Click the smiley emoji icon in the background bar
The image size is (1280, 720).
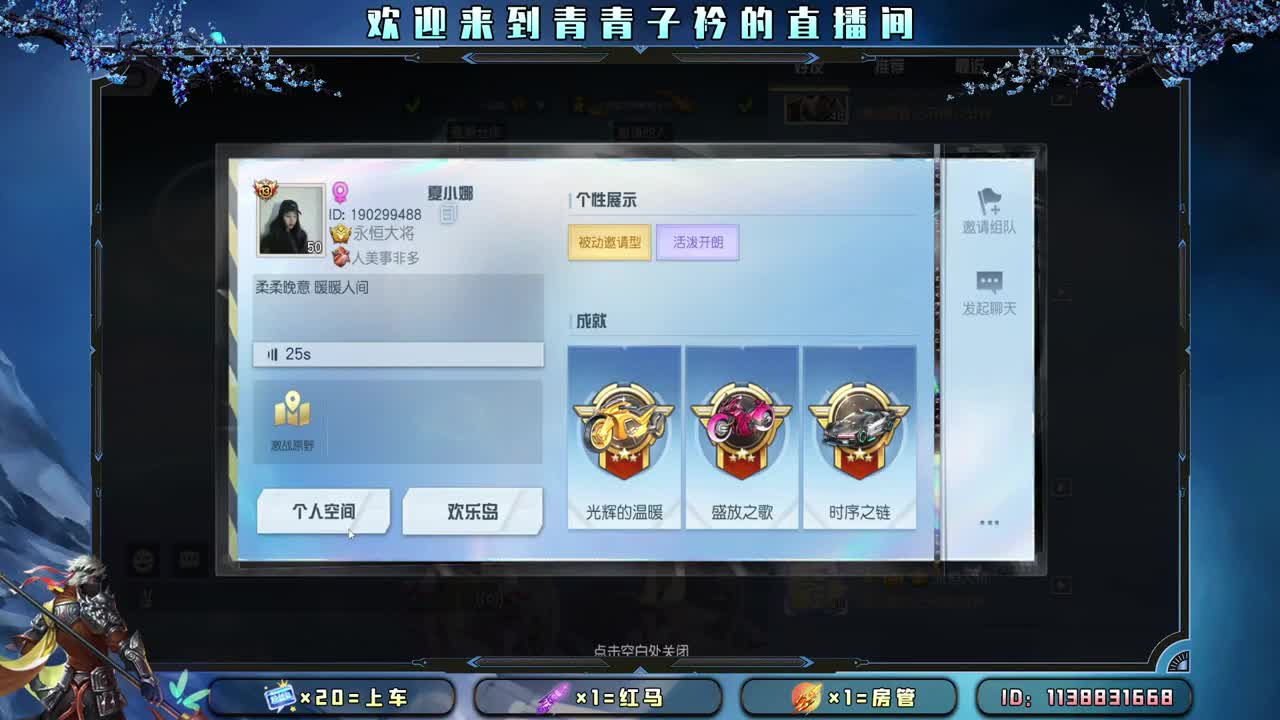point(143,561)
